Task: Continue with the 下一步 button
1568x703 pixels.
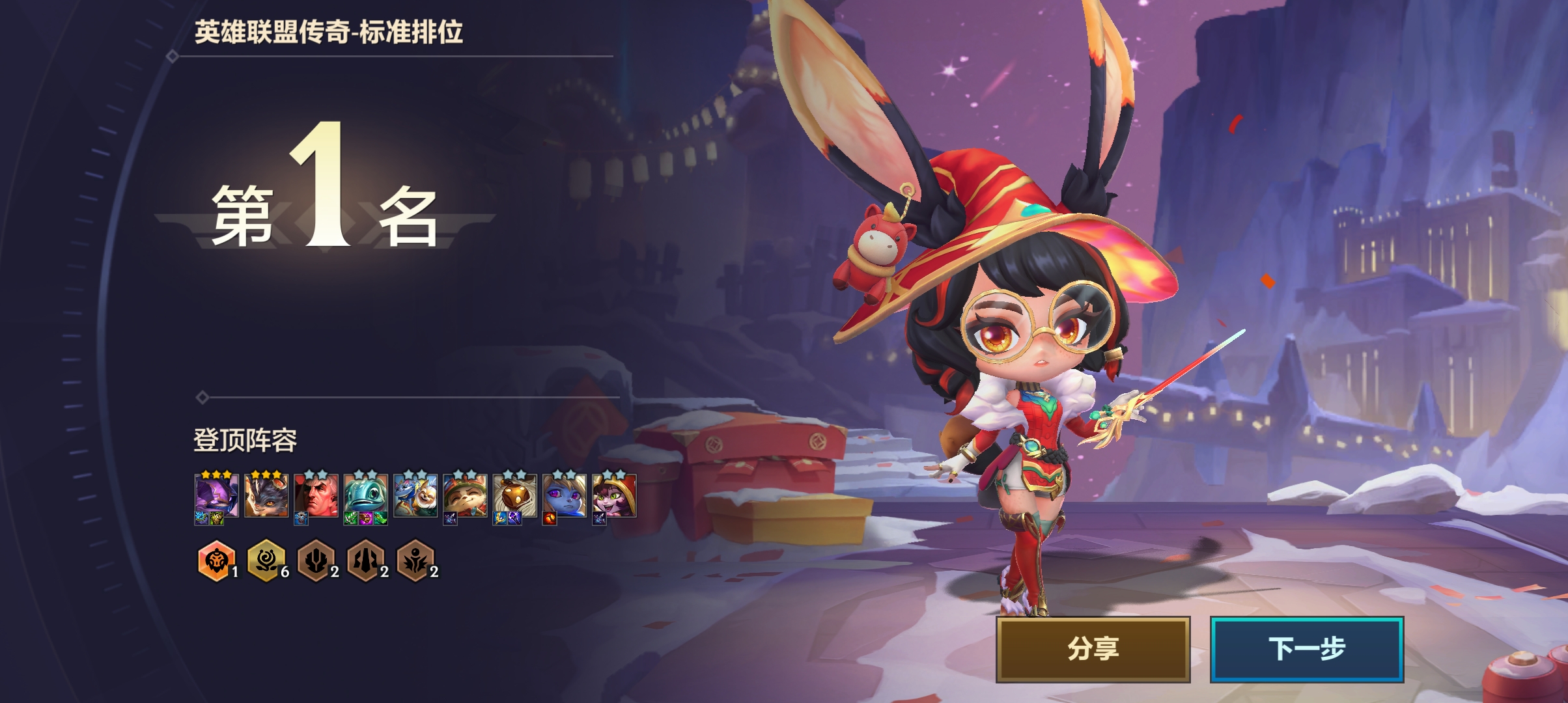Action: (1306, 649)
